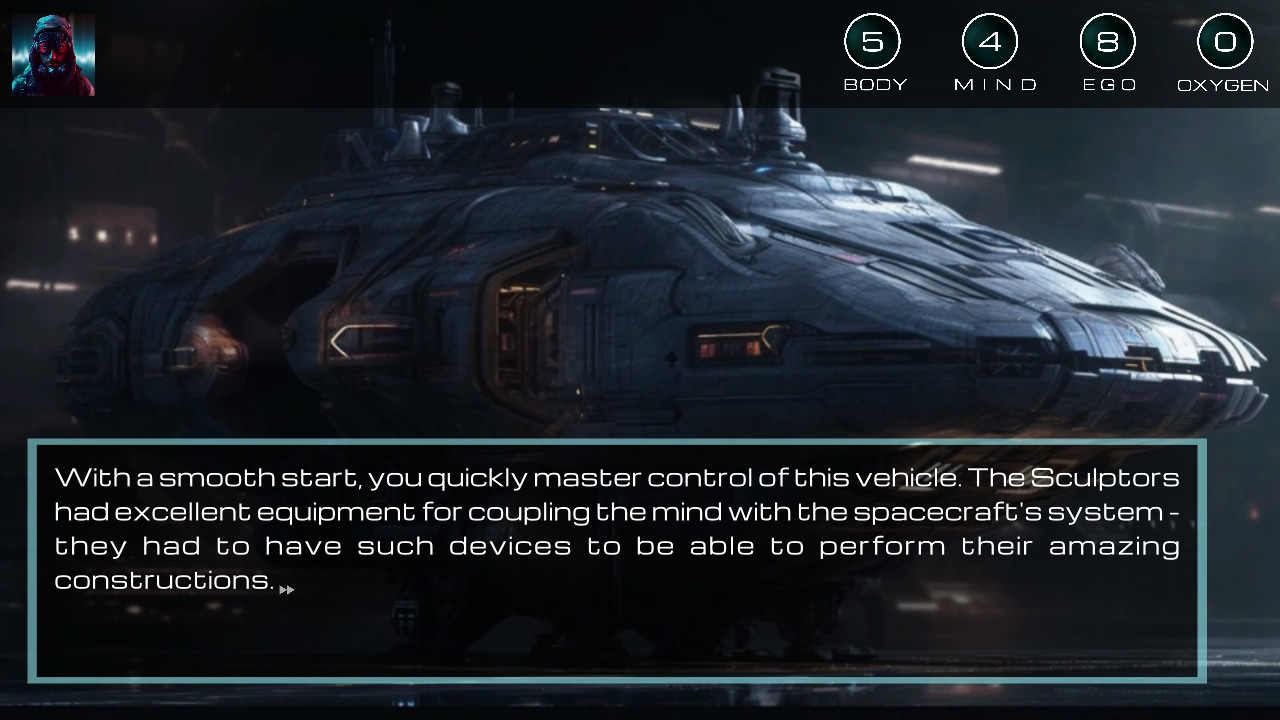Click the word 'Sculptors' in the dialogue text

tap(1107, 477)
